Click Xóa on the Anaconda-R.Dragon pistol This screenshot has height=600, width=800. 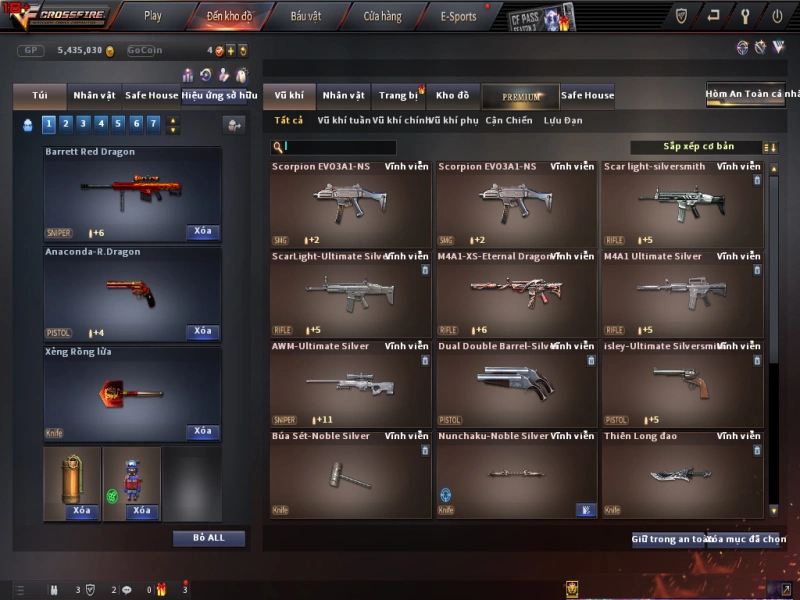pos(203,332)
